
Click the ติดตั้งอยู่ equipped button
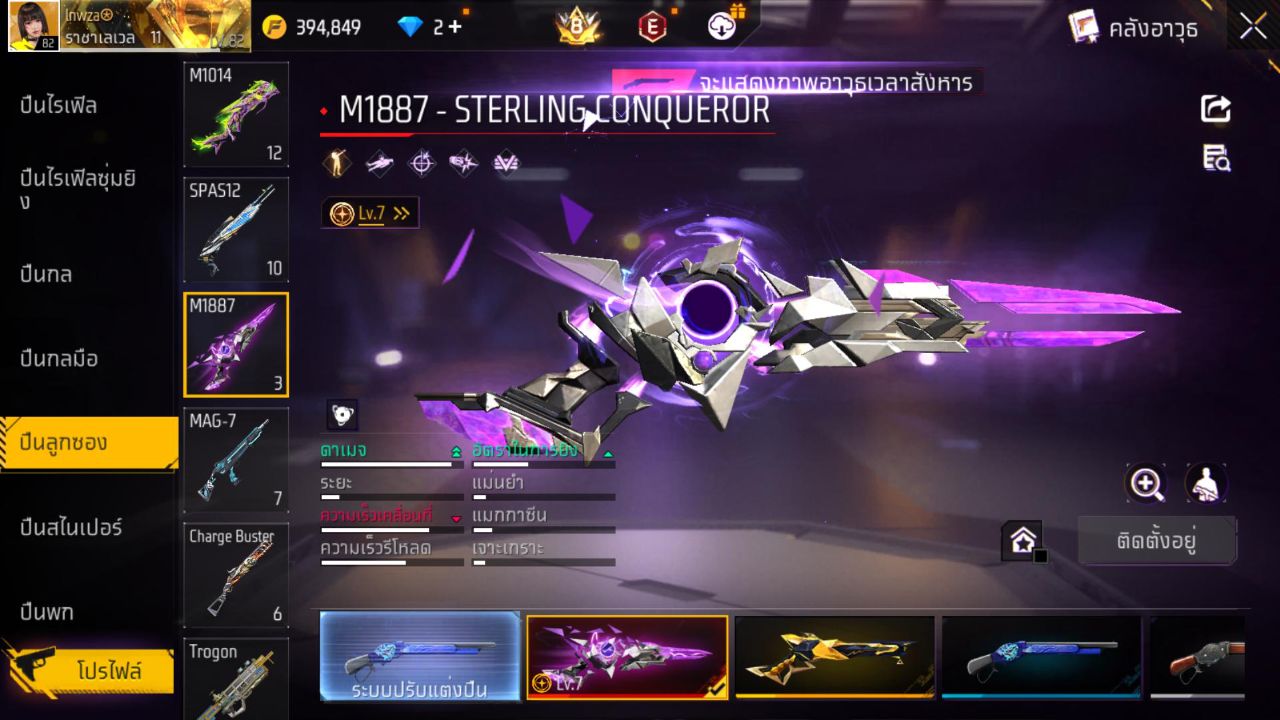pos(1157,542)
